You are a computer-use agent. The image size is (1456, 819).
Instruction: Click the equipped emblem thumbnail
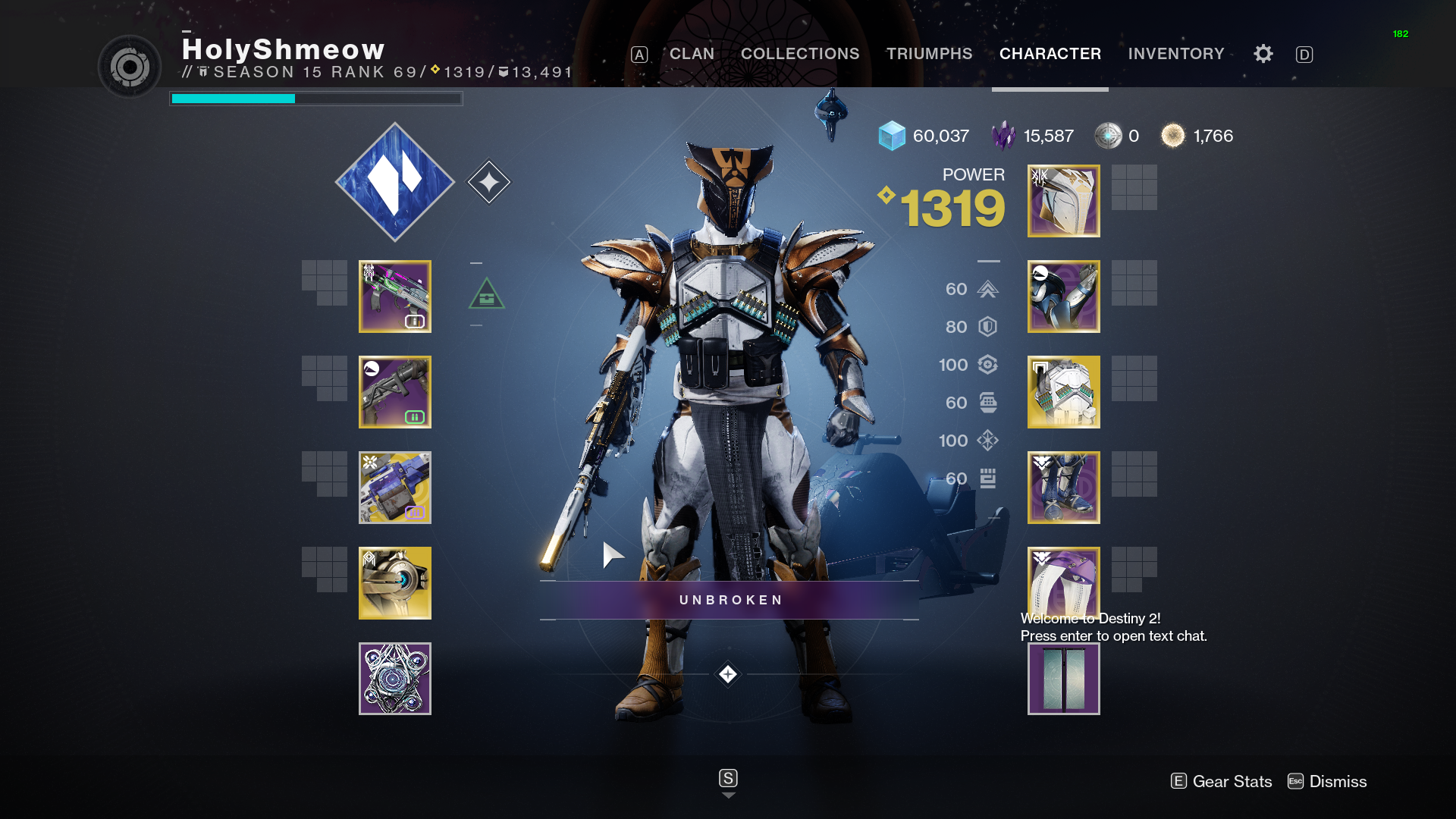(x=1063, y=679)
